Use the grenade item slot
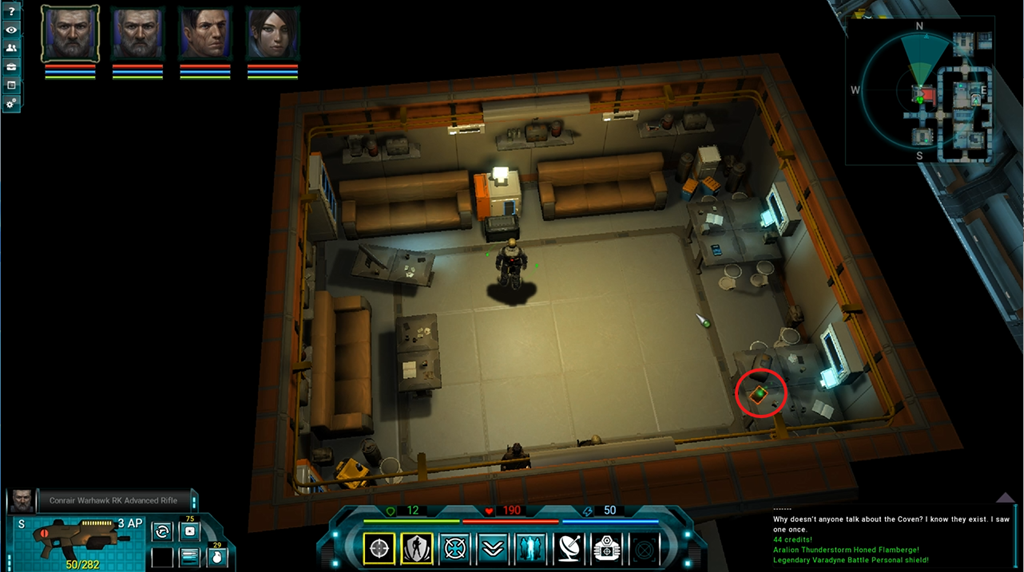1024x572 pixels. 214,556
